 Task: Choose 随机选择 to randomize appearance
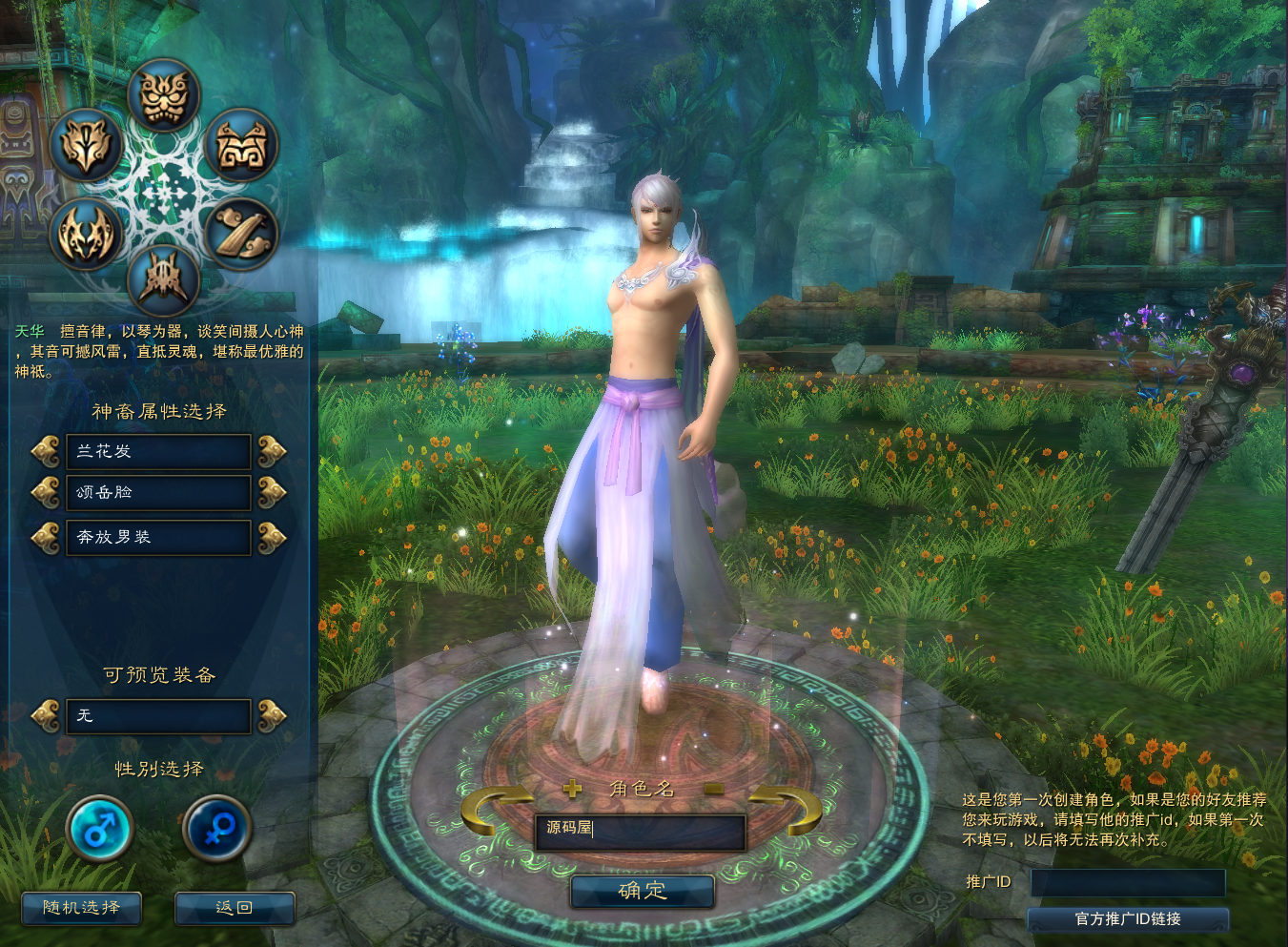tap(81, 908)
